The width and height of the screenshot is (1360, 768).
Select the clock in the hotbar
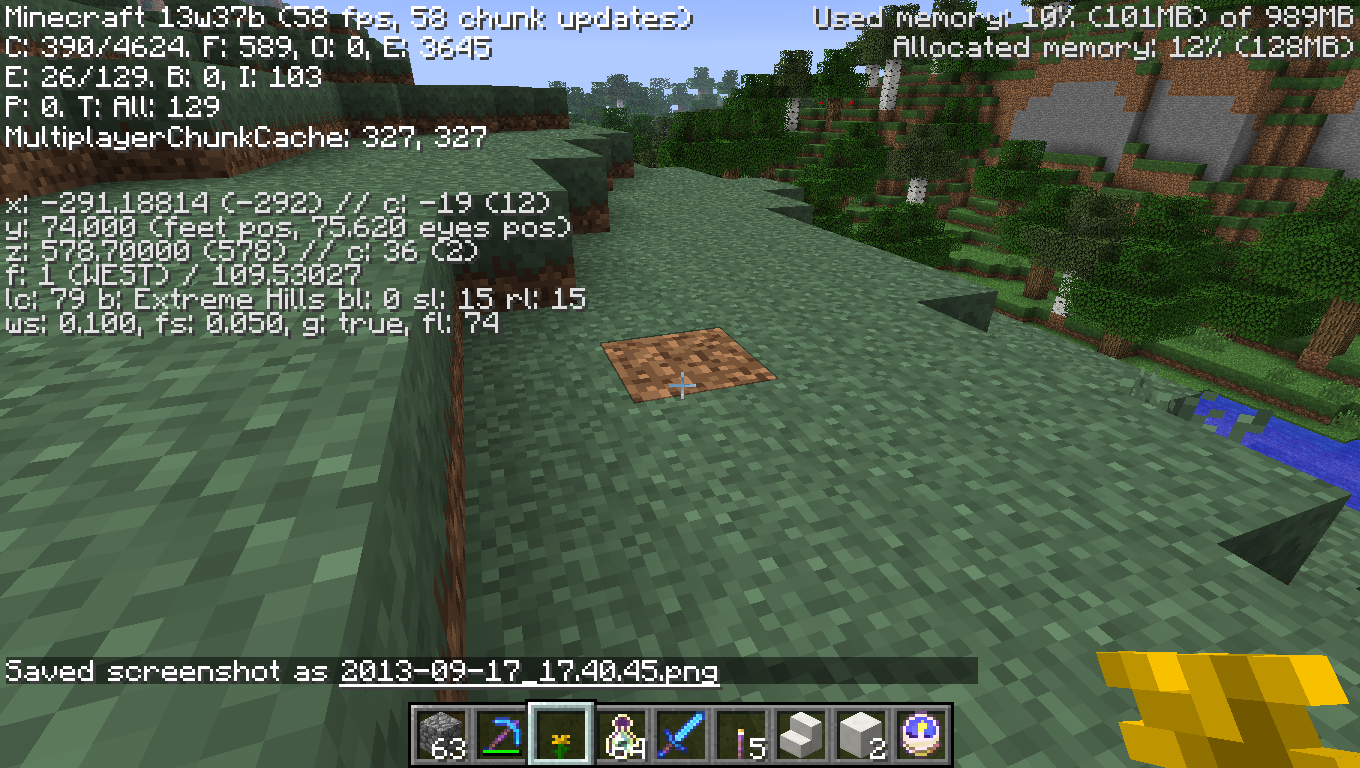[x=920, y=735]
